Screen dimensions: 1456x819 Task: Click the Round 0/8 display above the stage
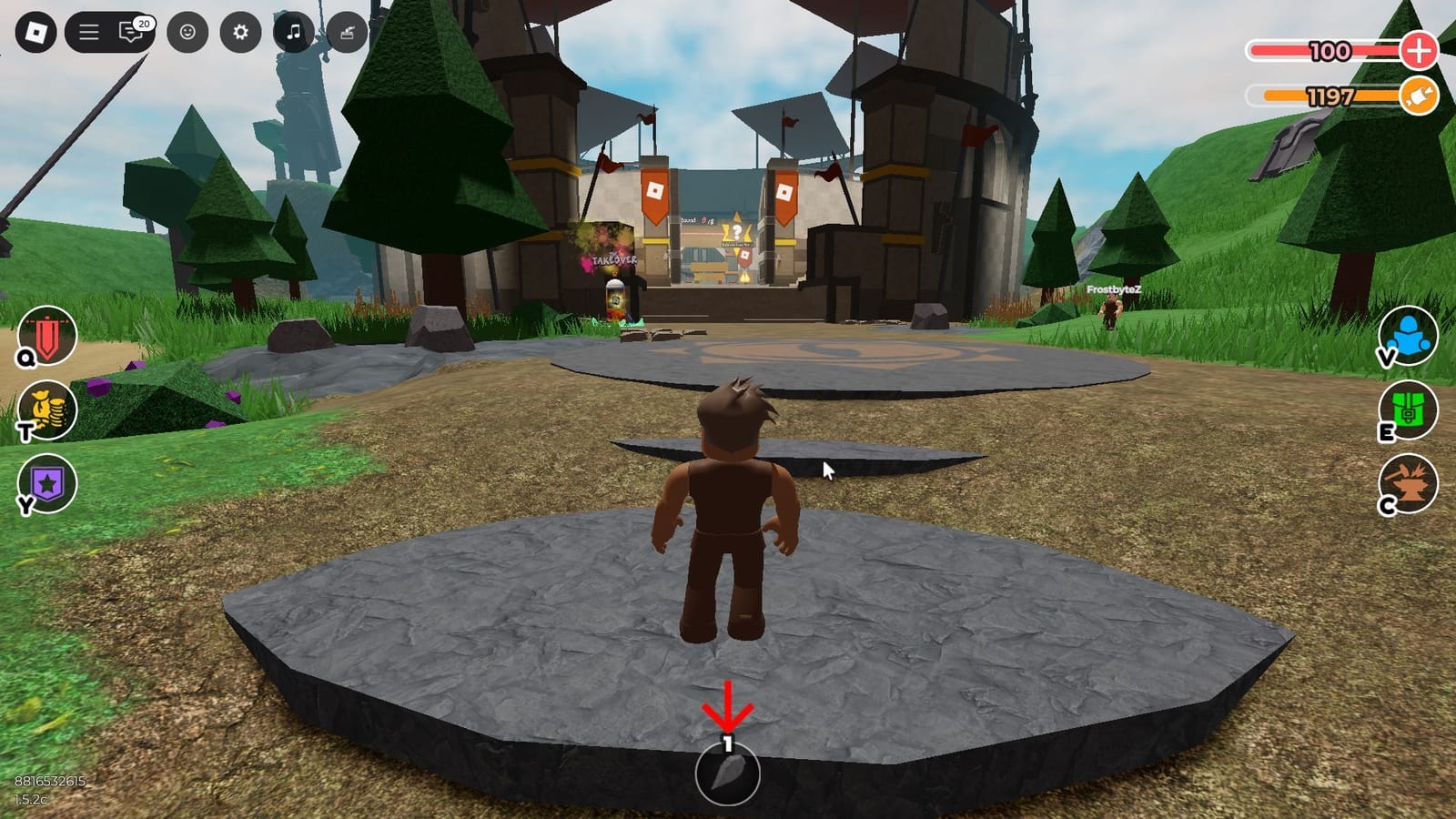pyautogui.click(x=698, y=218)
